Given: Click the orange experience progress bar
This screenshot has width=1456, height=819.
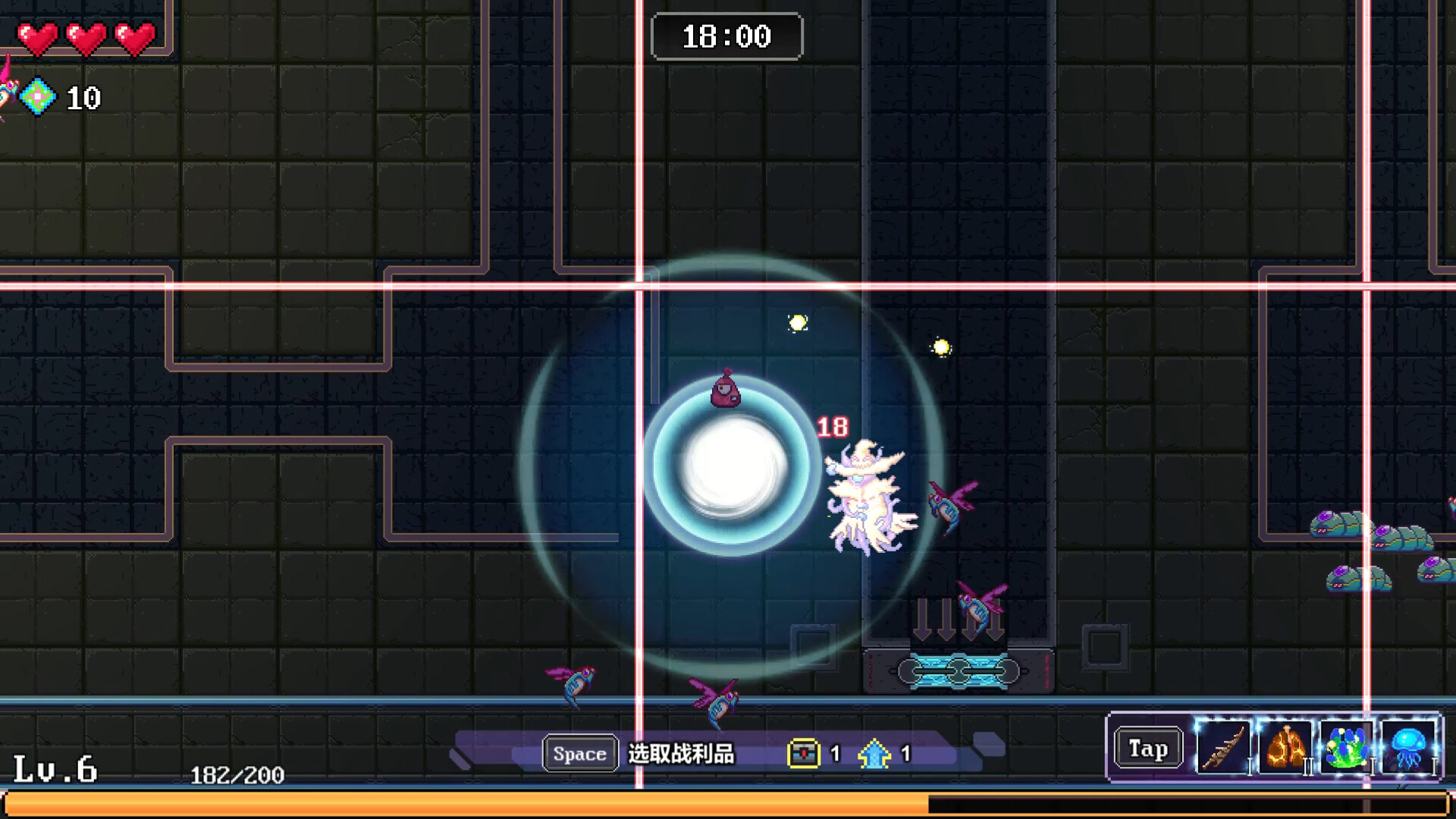Looking at the screenshot, I should click(455, 802).
